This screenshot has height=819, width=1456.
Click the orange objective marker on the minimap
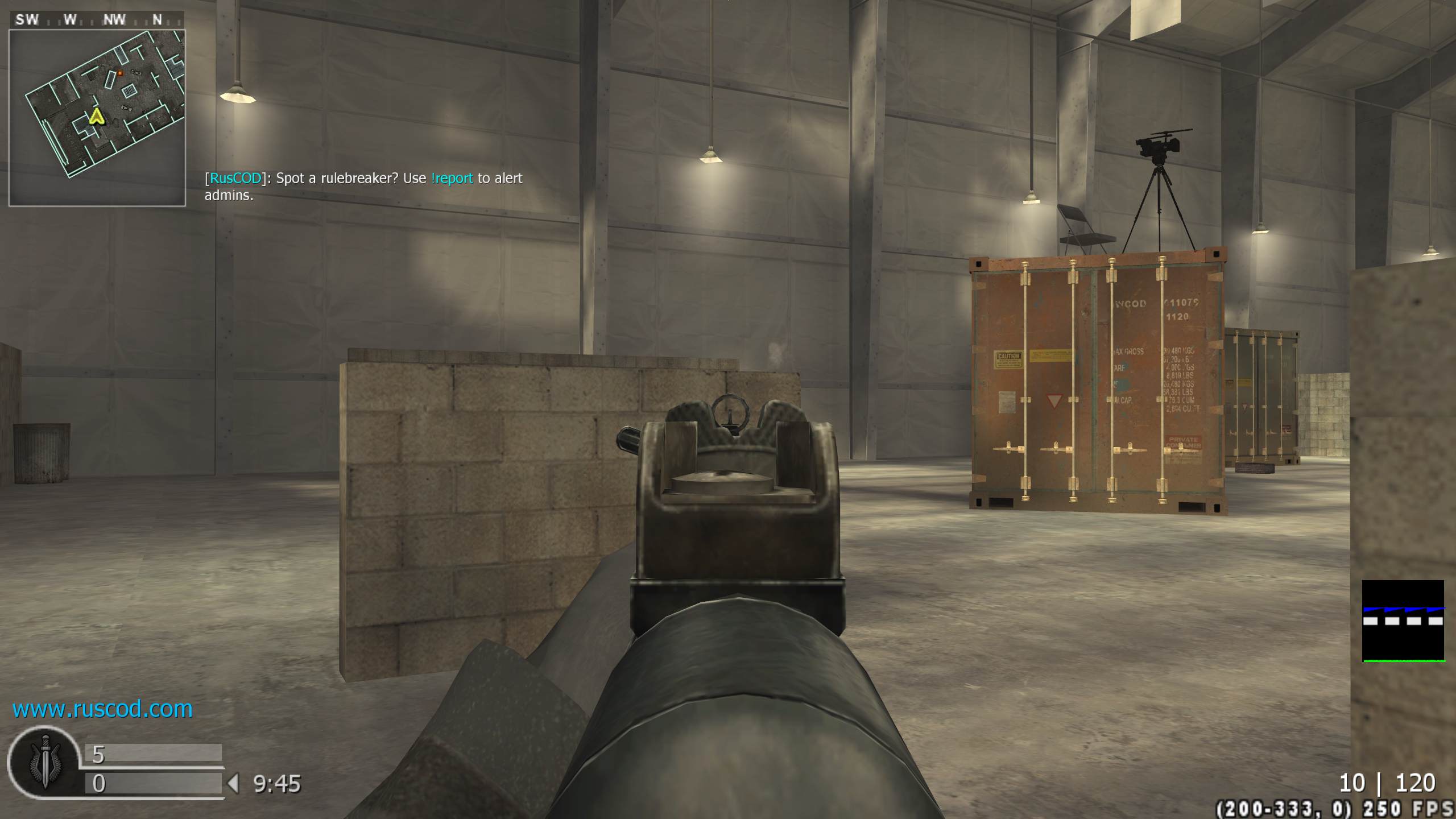click(x=120, y=73)
